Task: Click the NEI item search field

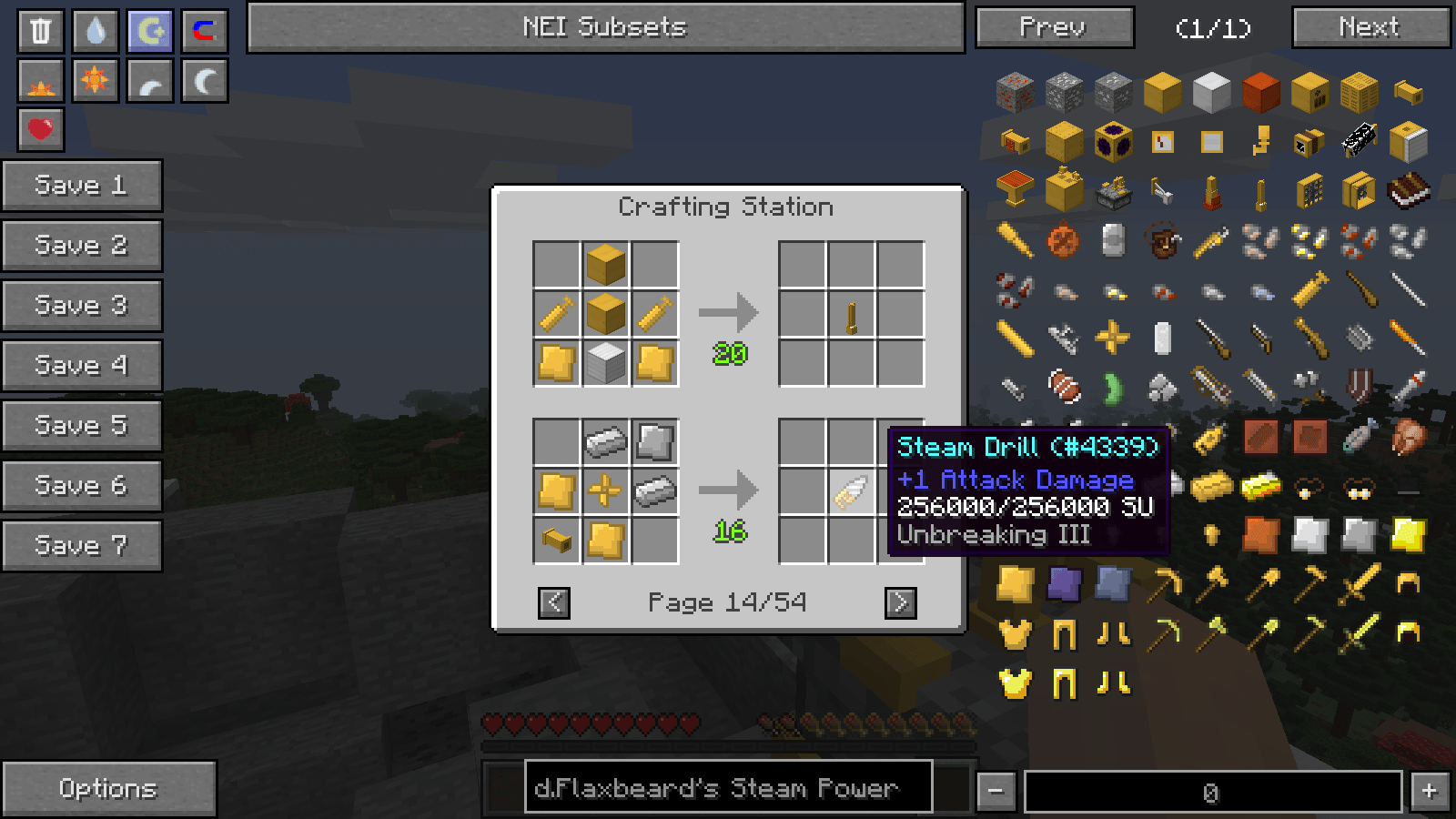Action: pos(728,787)
